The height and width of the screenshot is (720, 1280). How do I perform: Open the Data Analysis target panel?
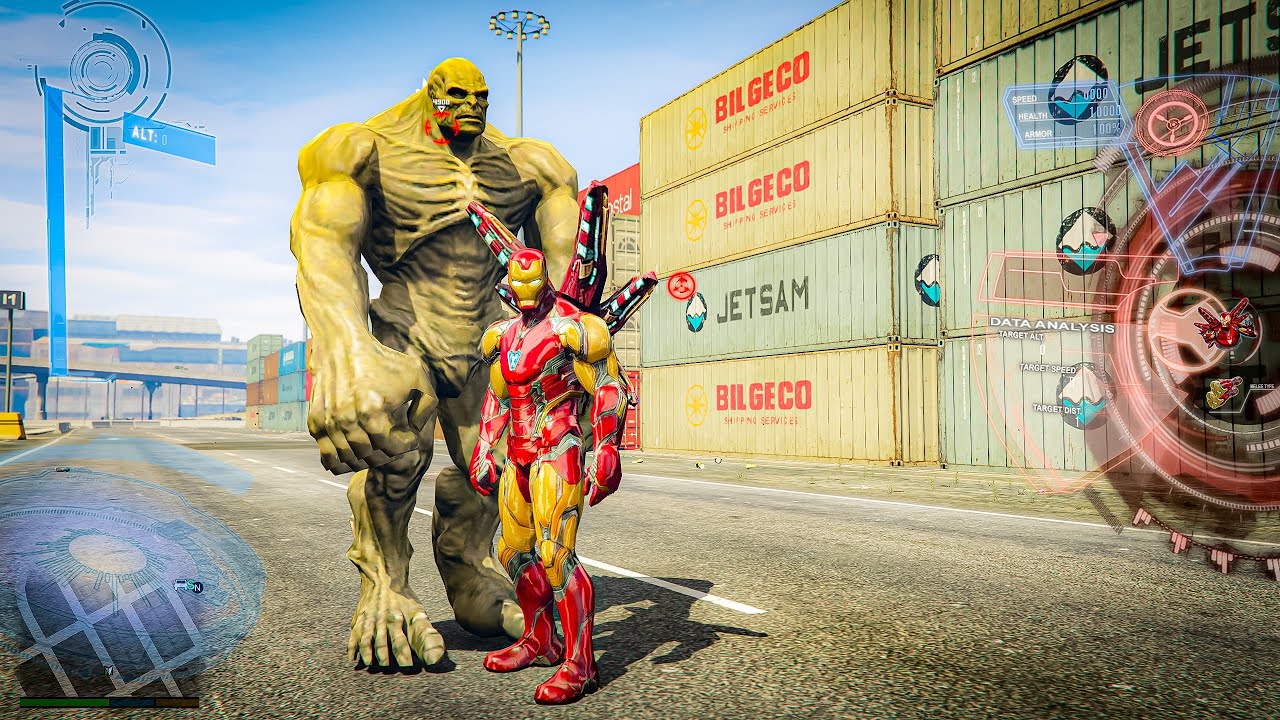(1050, 326)
